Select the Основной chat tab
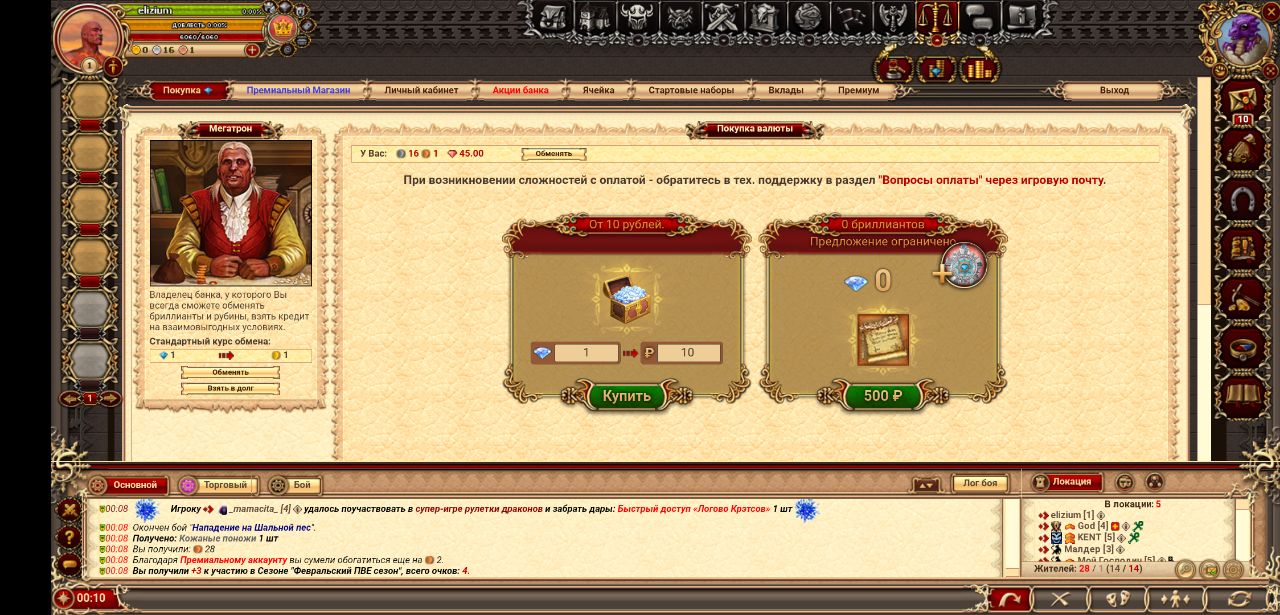The width and height of the screenshot is (1280, 615). [135, 485]
